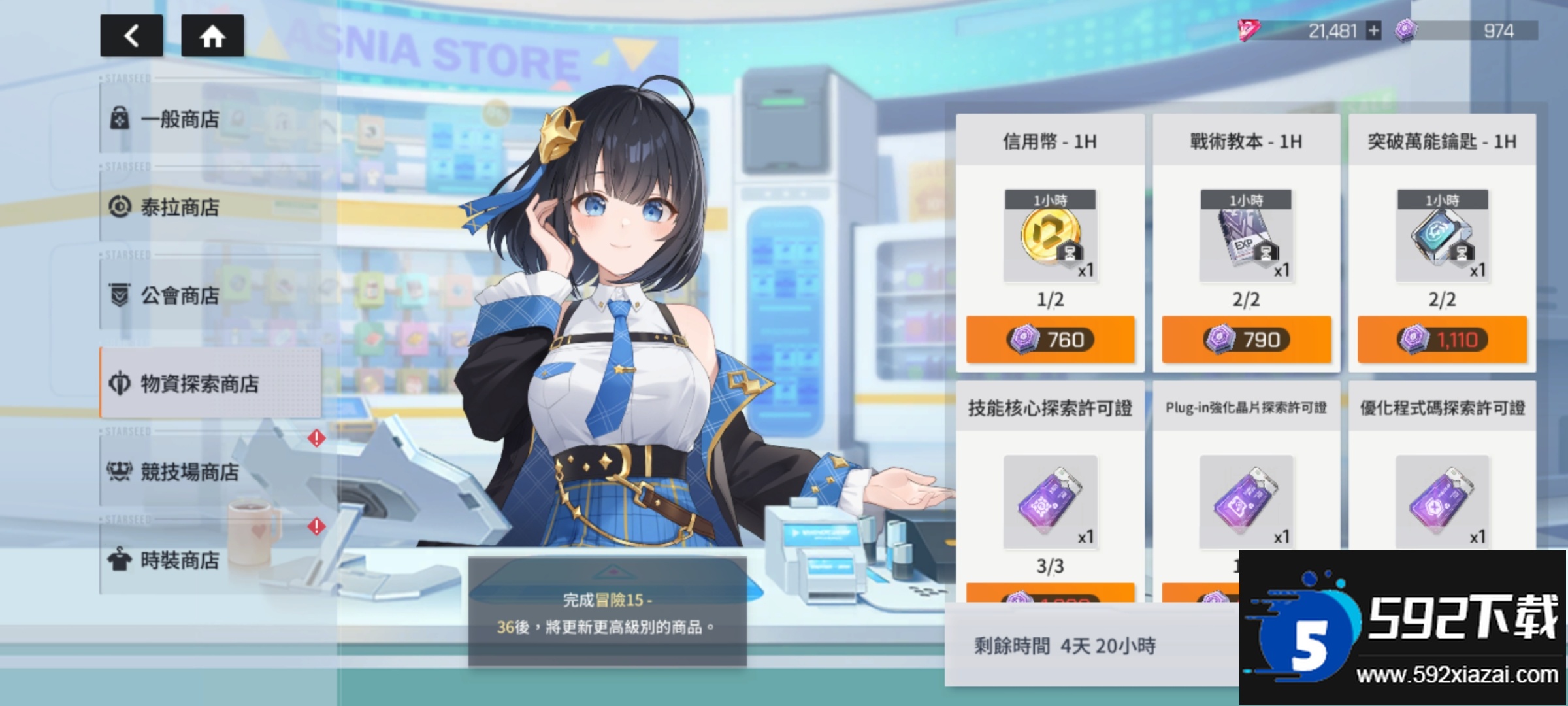Go back using the arrow button

pos(131,36)
